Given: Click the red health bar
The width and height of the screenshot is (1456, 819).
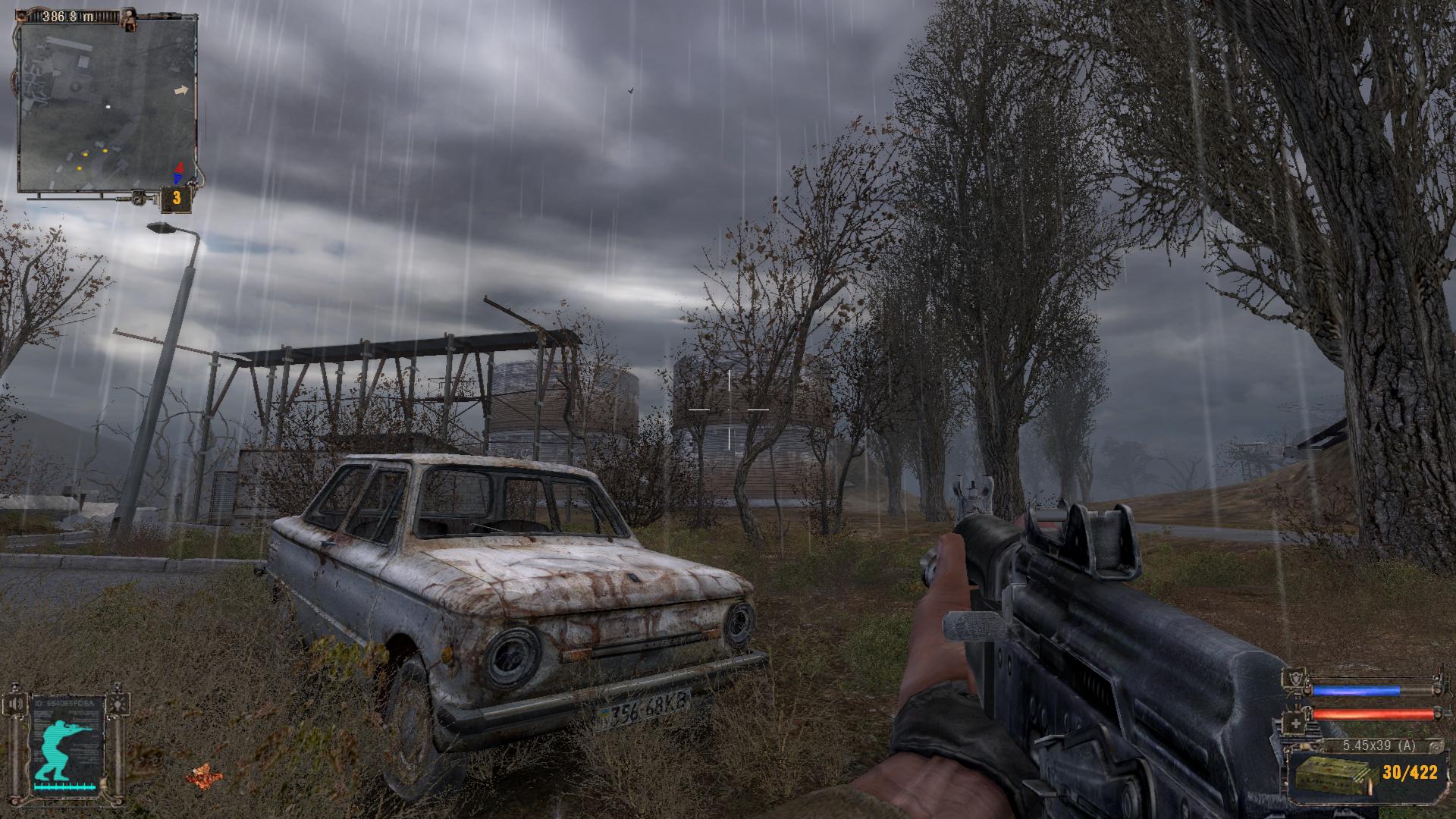Looking at the screenshot, I should coord(1374,715).
